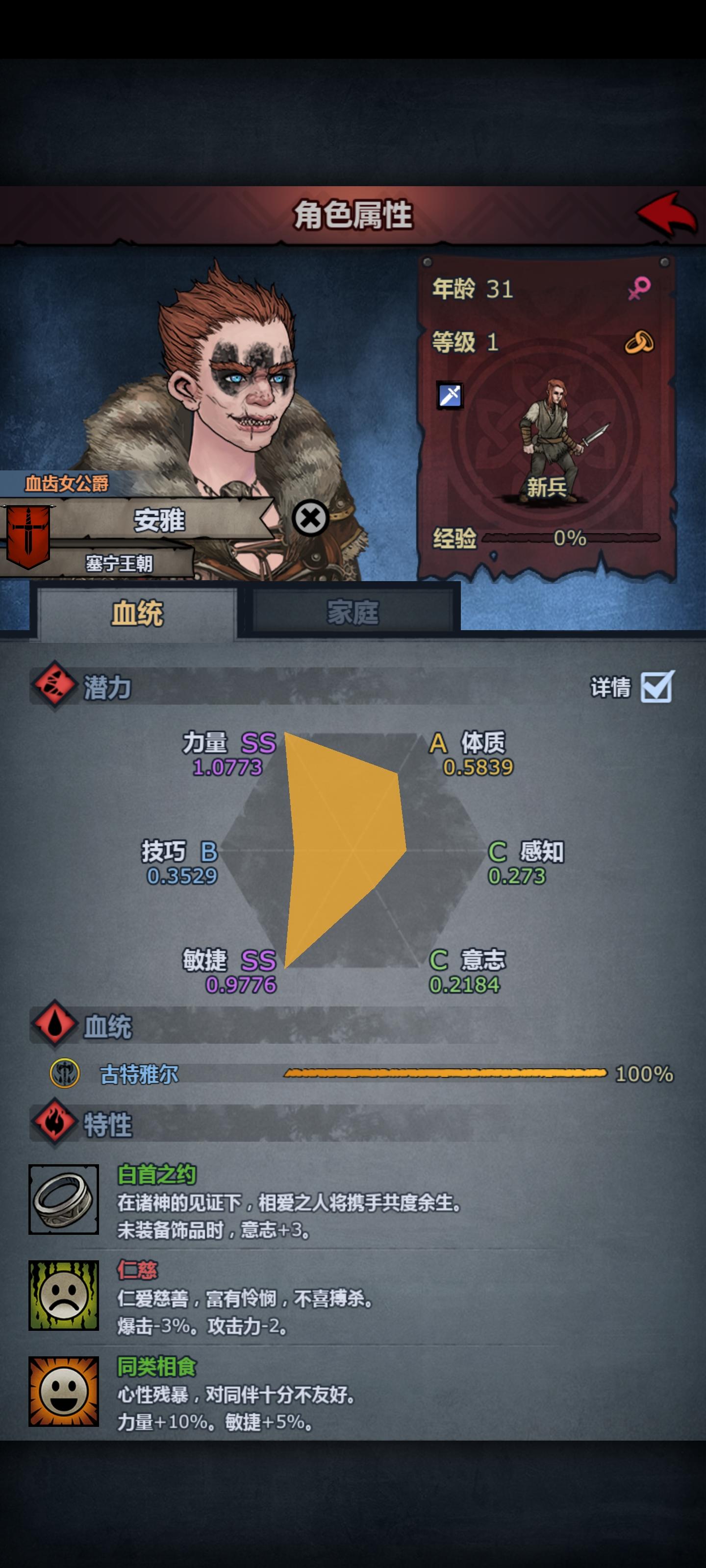Select the blue weapon icon near the portrait
The image size is (706, 1568).
(449, 395)
